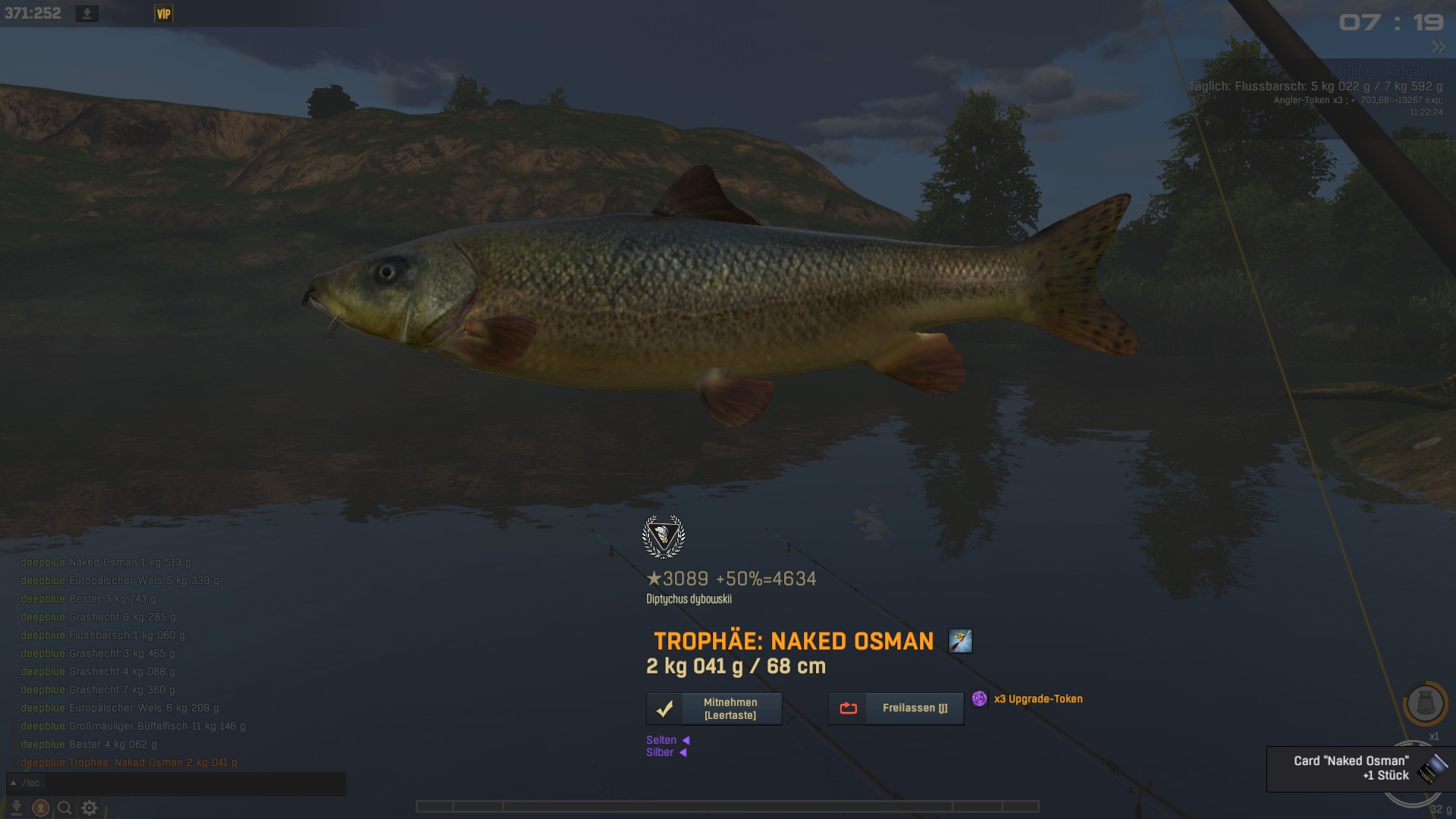This screenshot has width=1456, height=819.
Task: Open the Flussbarsch daily task entry
Action: pos(1315,86)
